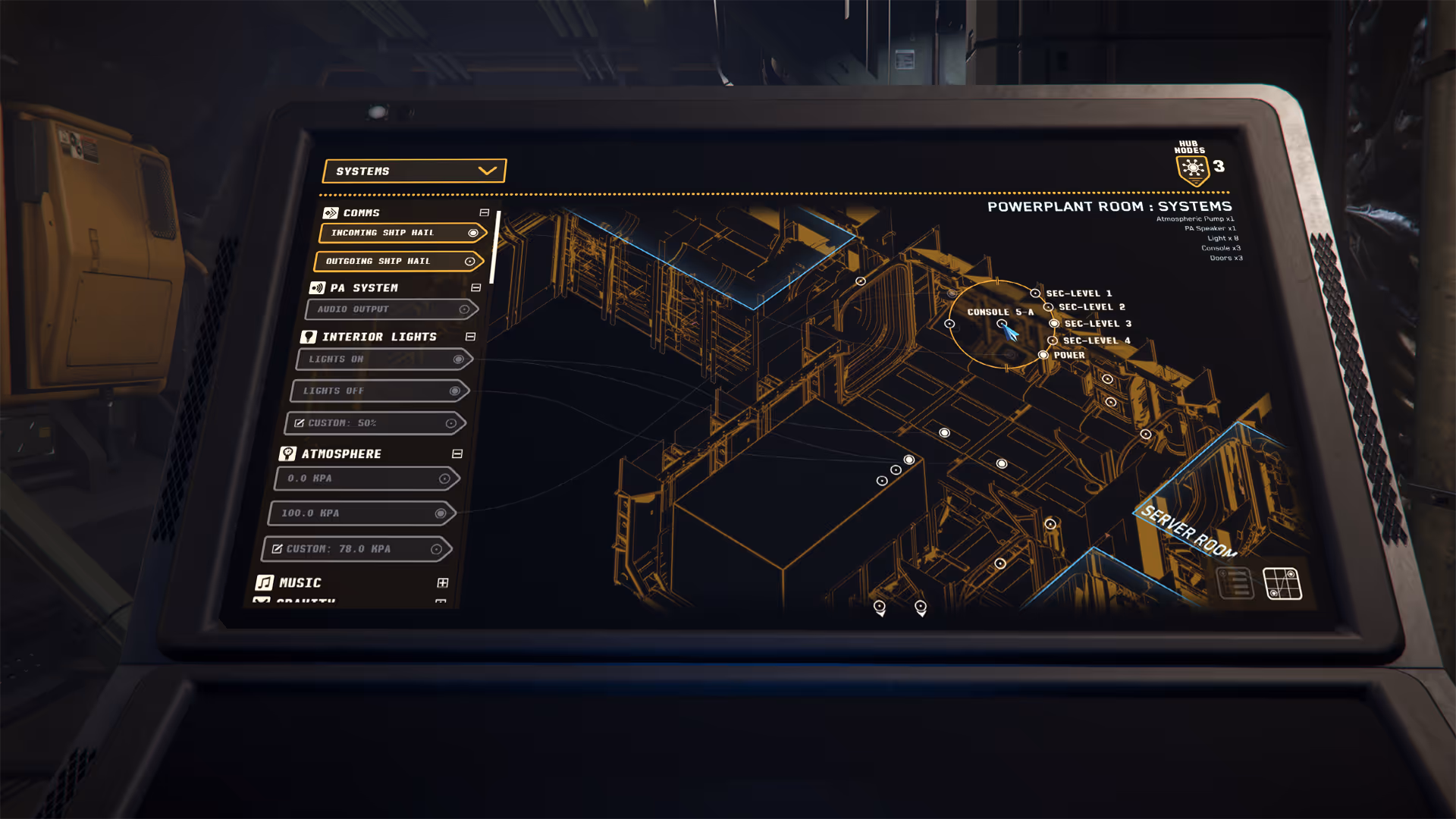Select Custom 50% lighting option
1456x819 pixels.
click(375, 423)
